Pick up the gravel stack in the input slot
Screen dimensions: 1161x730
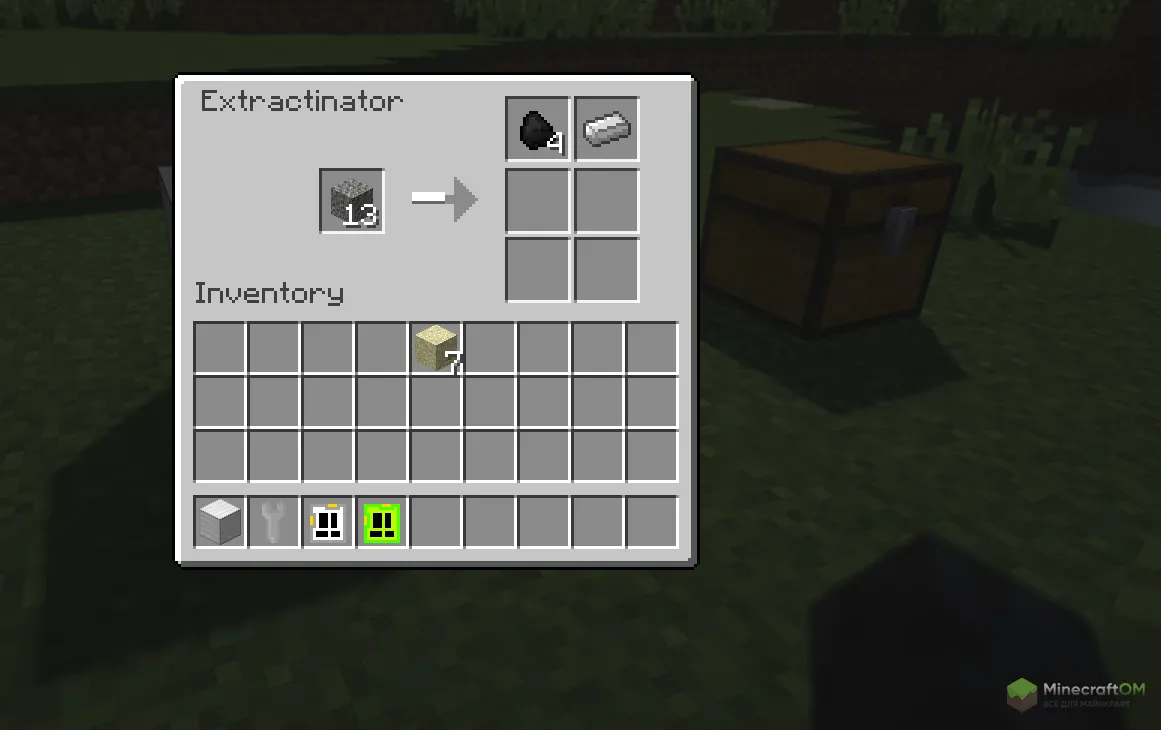352,201
